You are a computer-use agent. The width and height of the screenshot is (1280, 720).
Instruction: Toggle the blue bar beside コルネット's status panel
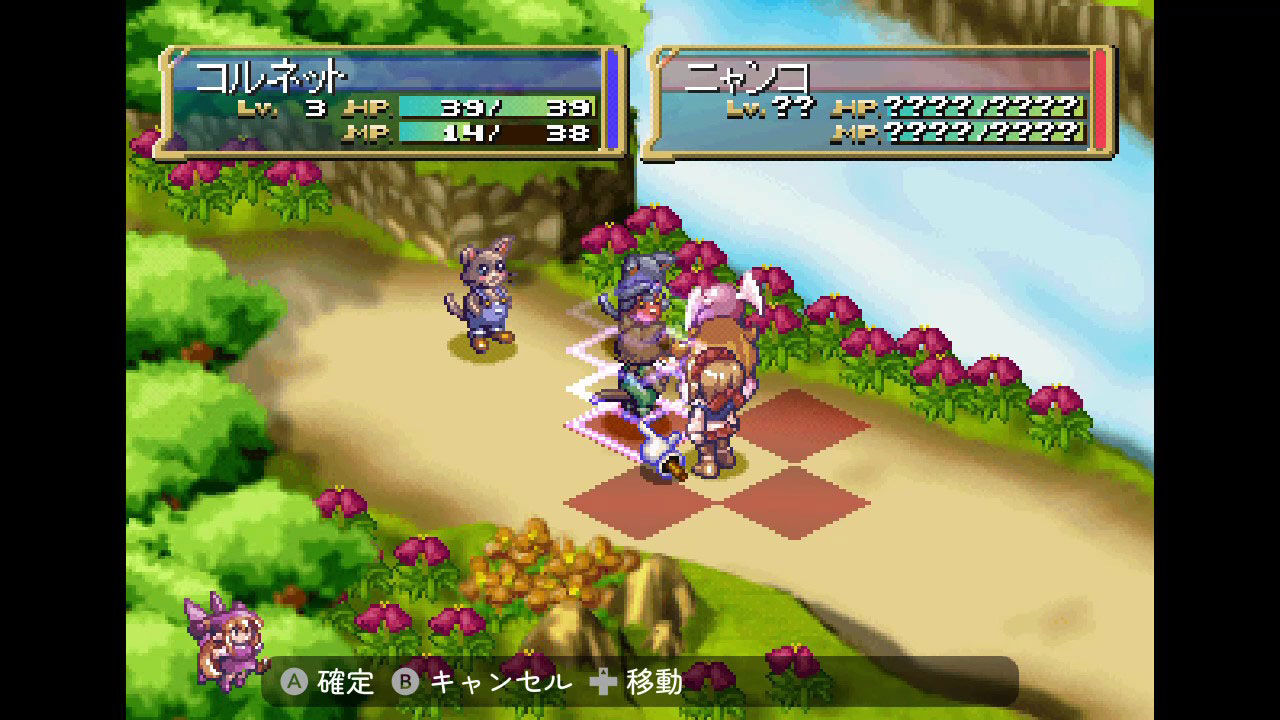[613, 100]
